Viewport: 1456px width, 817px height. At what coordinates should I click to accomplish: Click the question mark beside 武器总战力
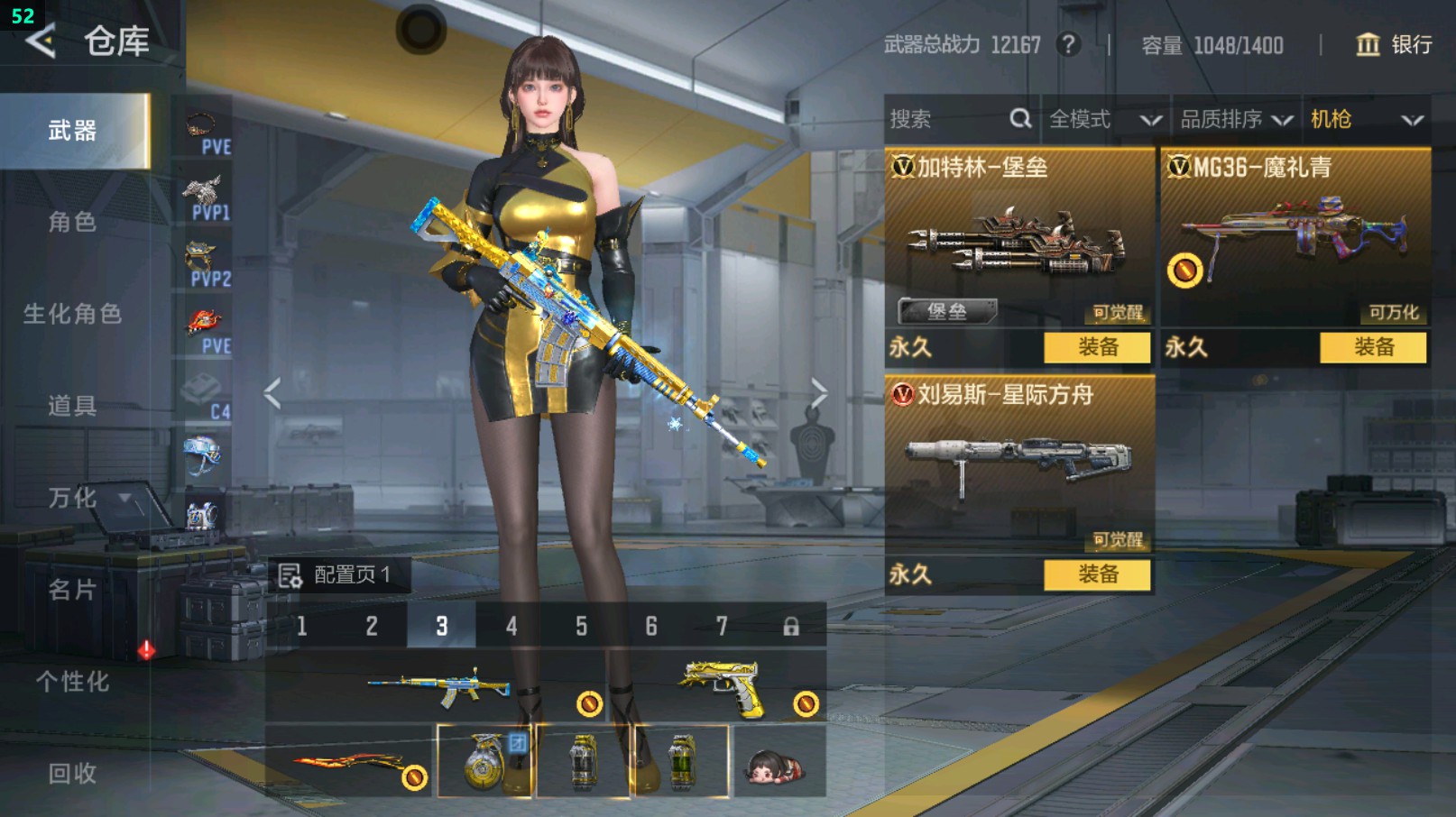click(1069, 45)
